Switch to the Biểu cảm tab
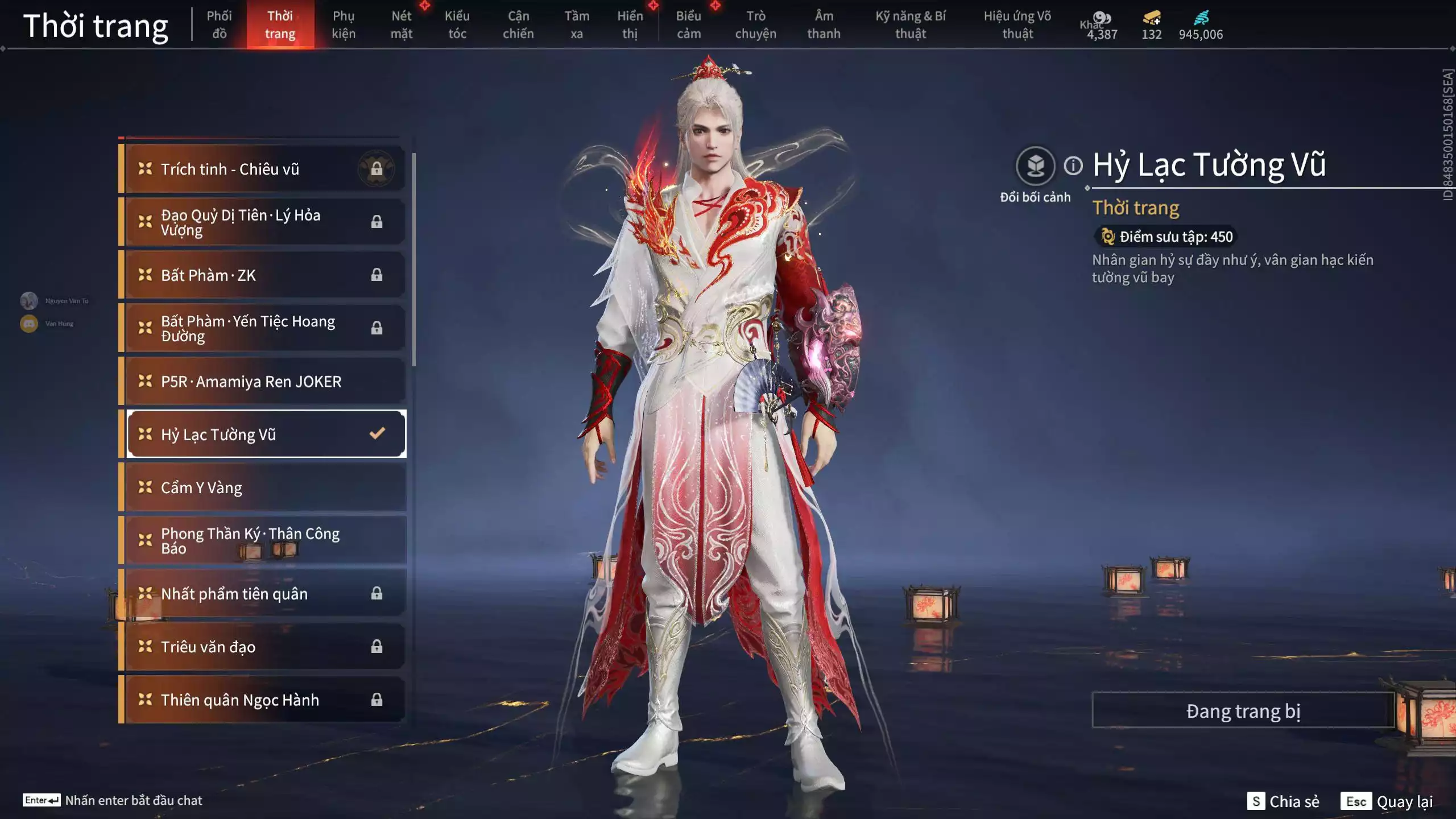This screenshot has width=1456, height=819. pos(688,25)
